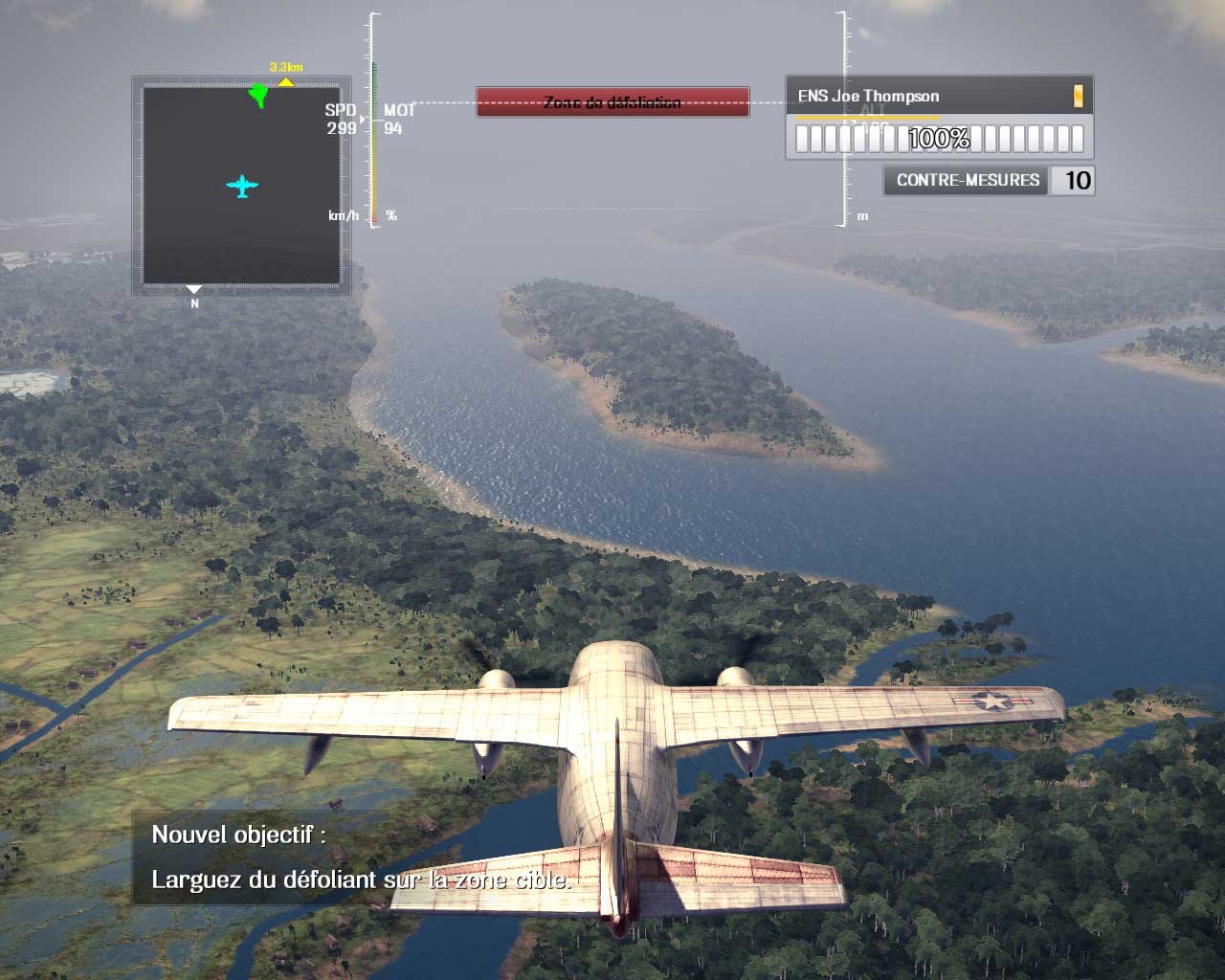
Task: Open the Nouvel objectif notification
Action: [x=361, y=857]
